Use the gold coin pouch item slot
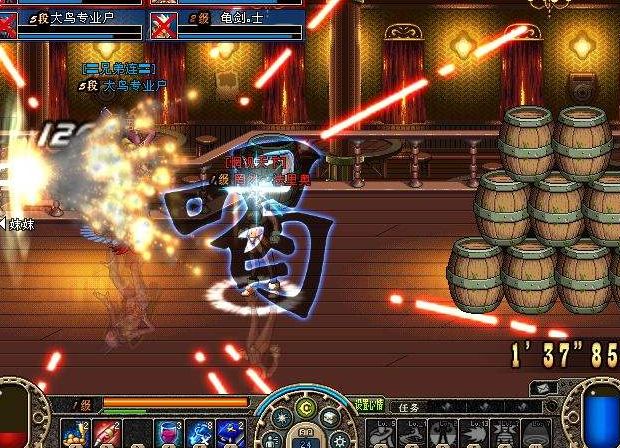The height and width of the screenshot is (448, 620). pos(75,433)
